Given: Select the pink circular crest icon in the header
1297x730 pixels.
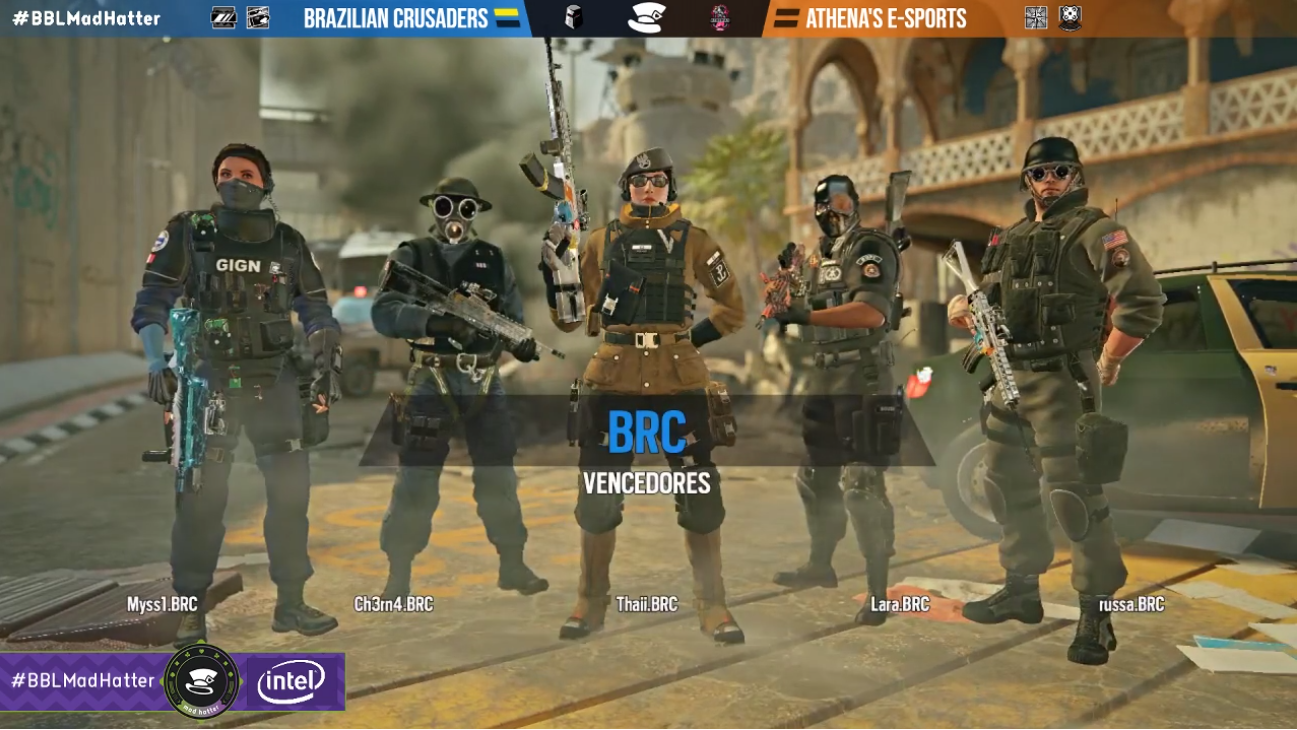Looking at the screenshot, I should pos(722,17).
